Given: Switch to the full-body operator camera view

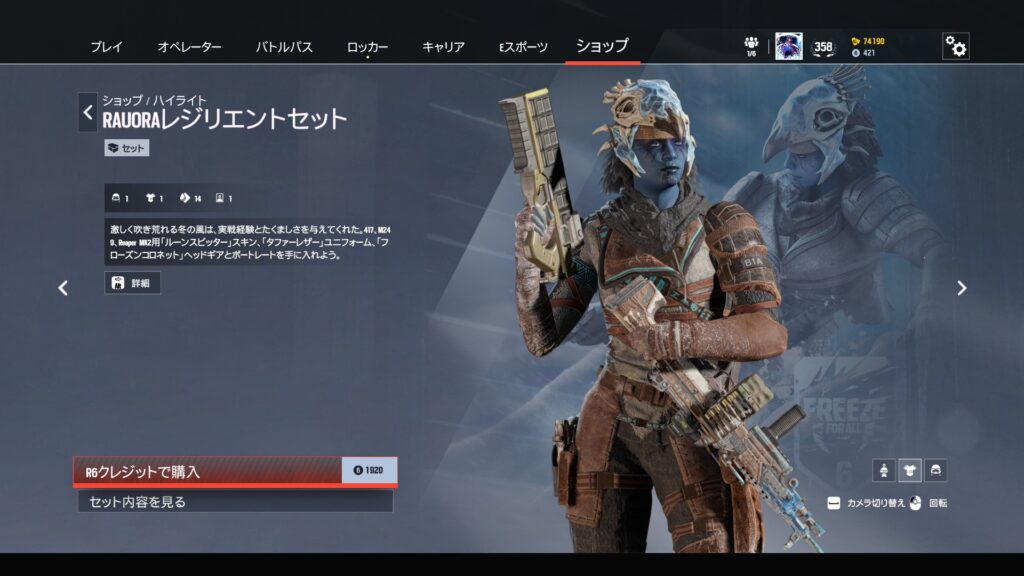Looking at the screenshot, I should coord(883,470).
